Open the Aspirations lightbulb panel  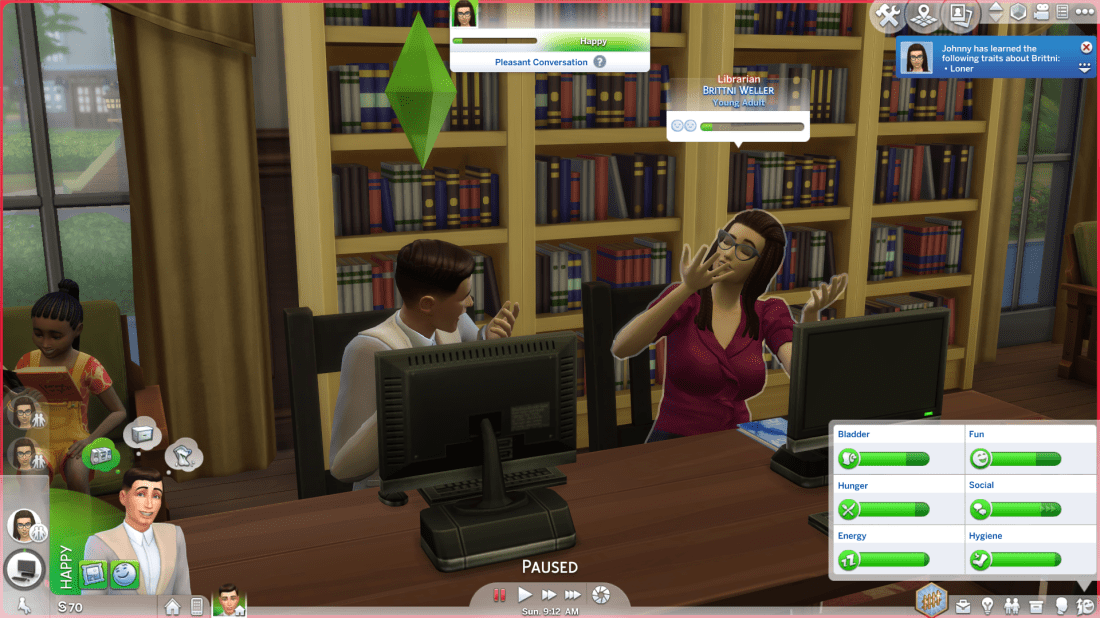coord(987,606)
